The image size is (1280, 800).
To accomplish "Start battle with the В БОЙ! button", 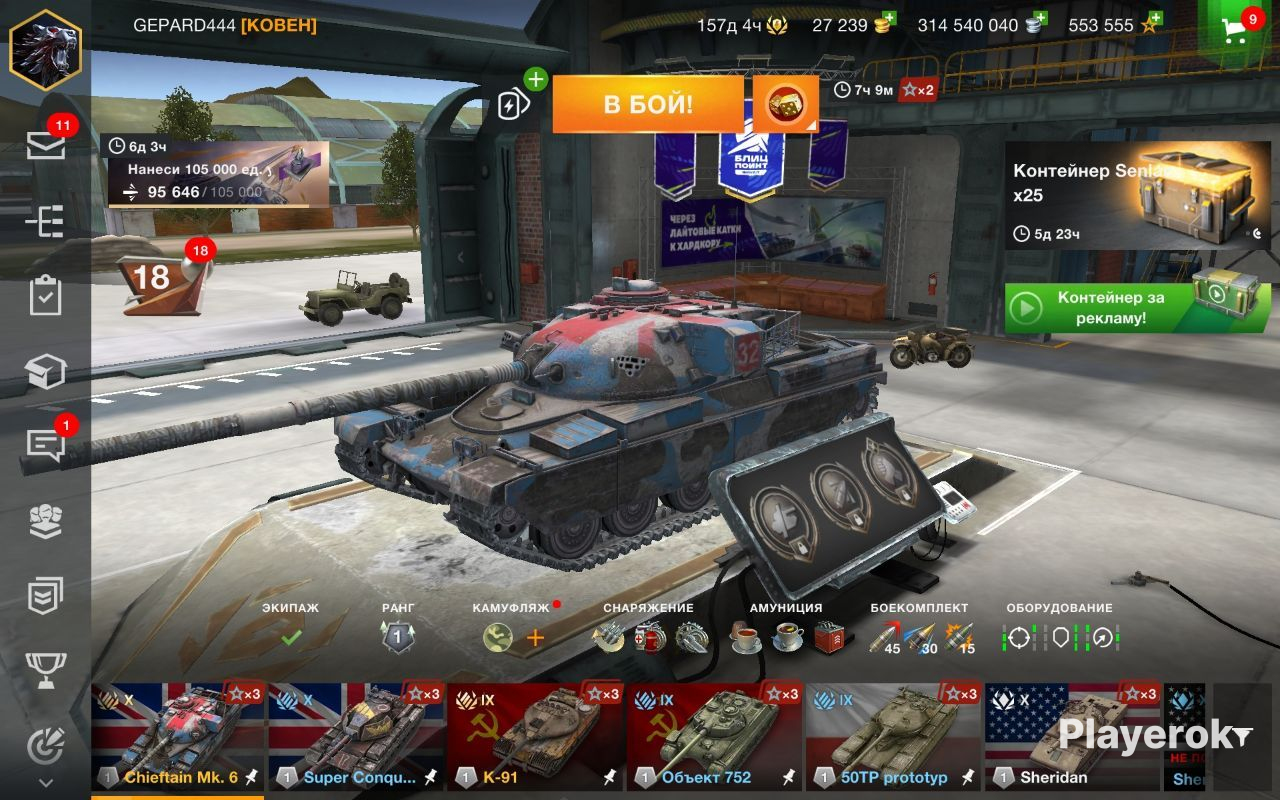I will click(x=647, y=104).
